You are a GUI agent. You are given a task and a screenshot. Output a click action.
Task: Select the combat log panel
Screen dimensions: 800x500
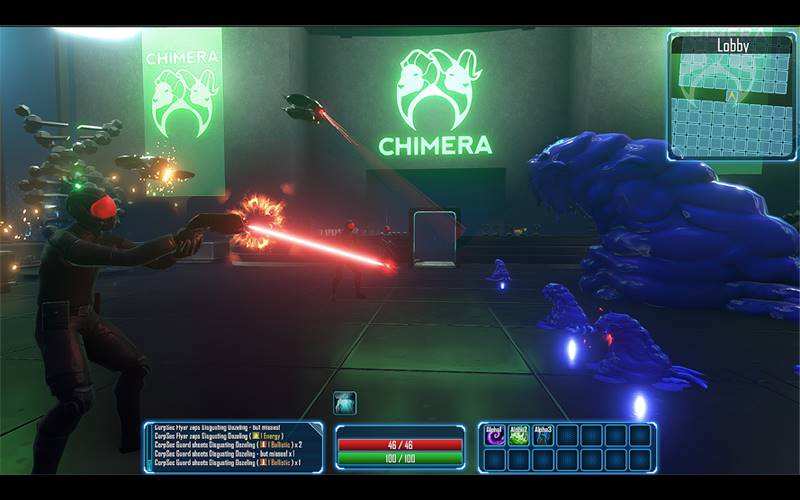tap(233, 446)
